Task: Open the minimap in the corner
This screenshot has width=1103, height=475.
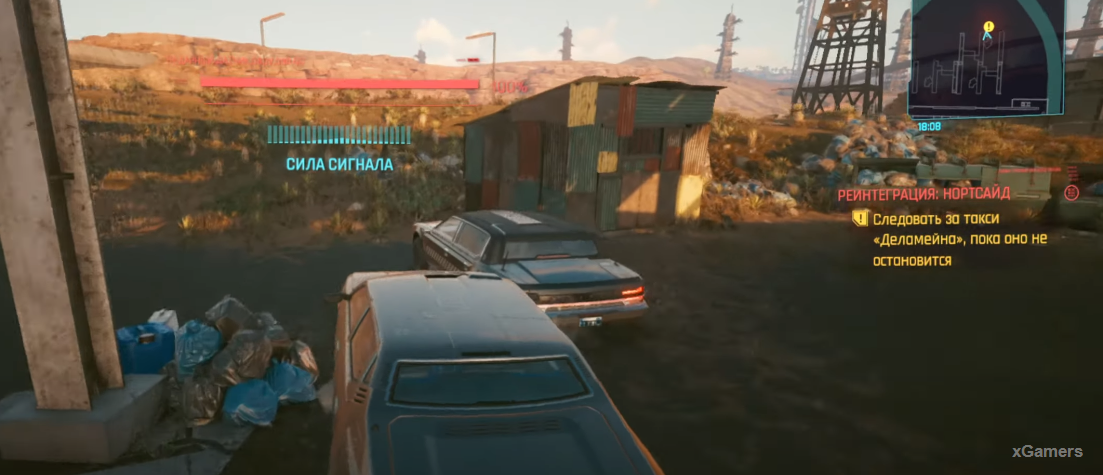Action: pos(985,59)
